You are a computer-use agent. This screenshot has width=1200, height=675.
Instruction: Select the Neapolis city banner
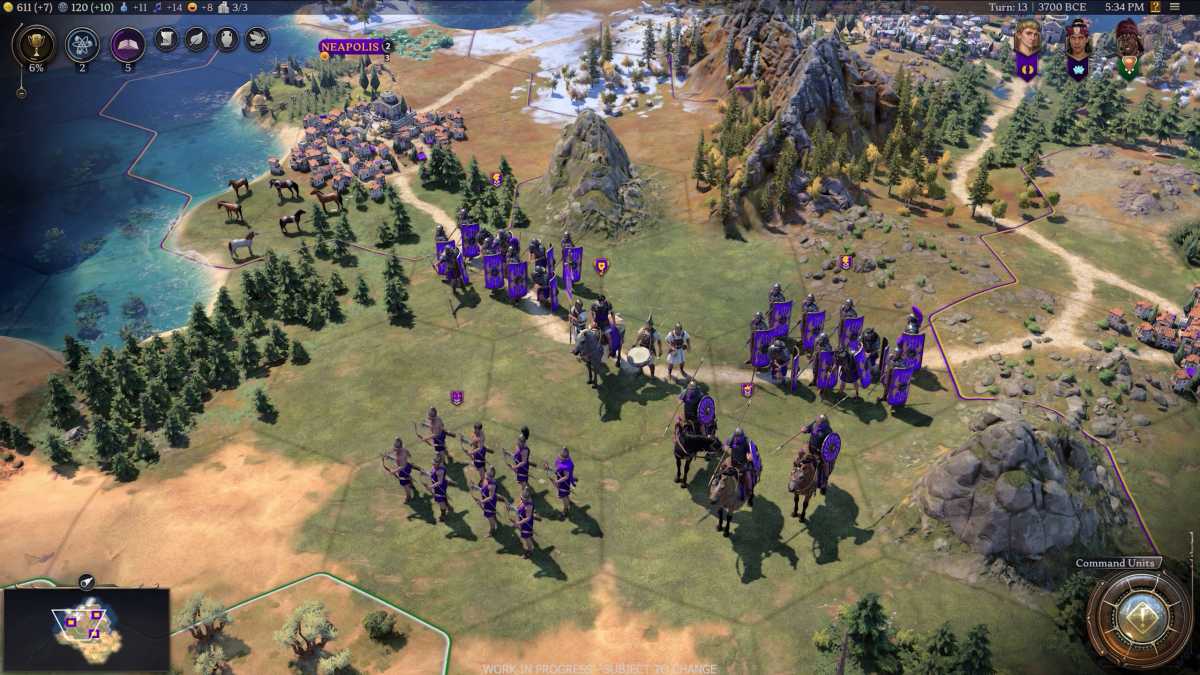pyautogui.click(x=350, y=46)
